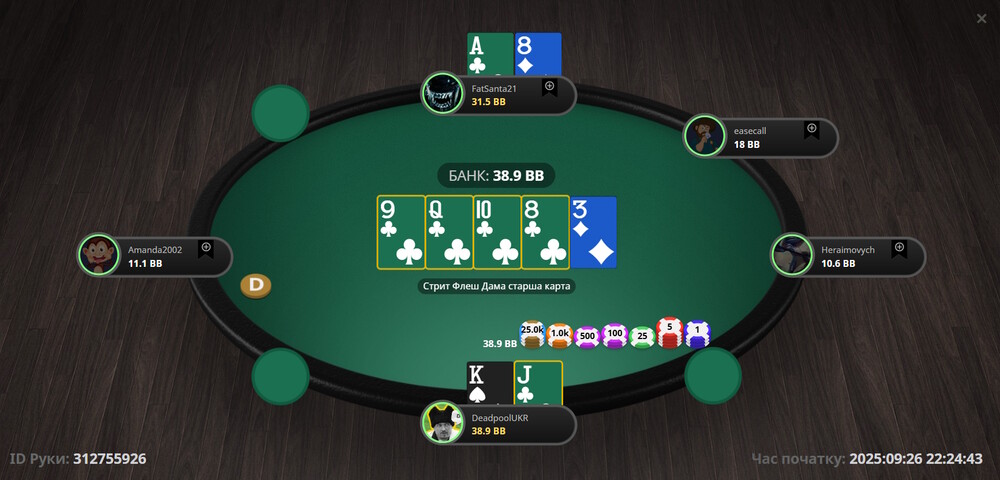Select FatSanta21's avatar

440,94
